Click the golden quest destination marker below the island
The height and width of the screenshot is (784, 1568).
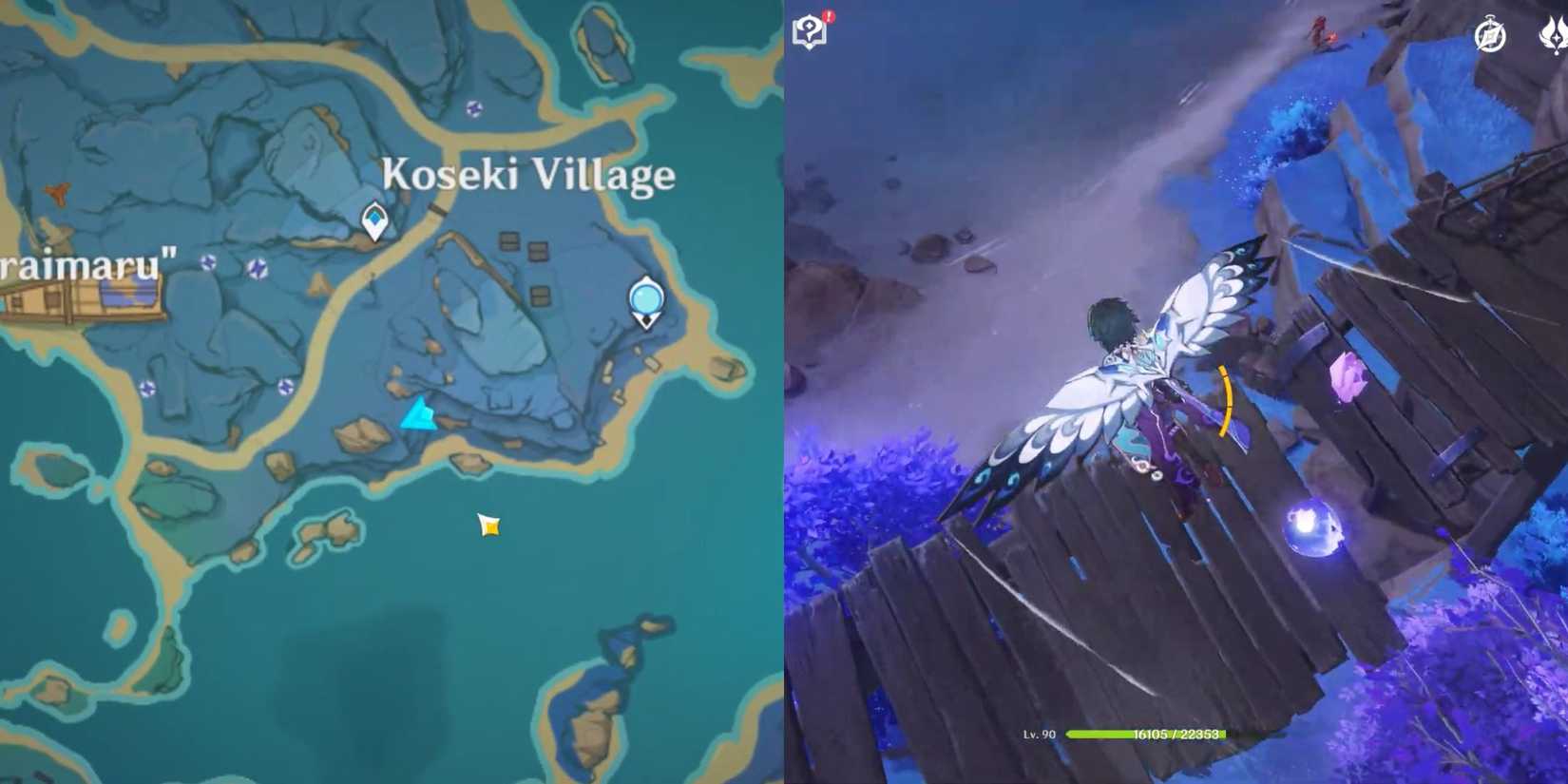[x=487, y=524]
